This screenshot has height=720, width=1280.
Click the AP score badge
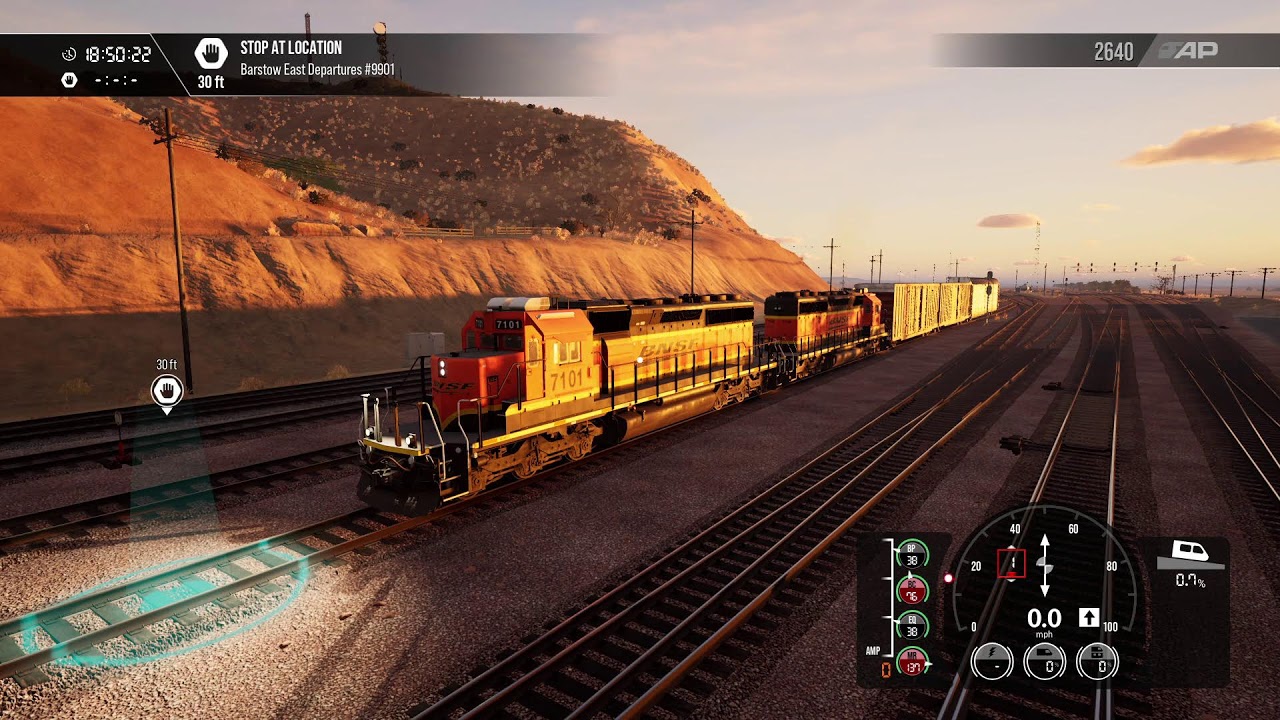[1188, 51]
